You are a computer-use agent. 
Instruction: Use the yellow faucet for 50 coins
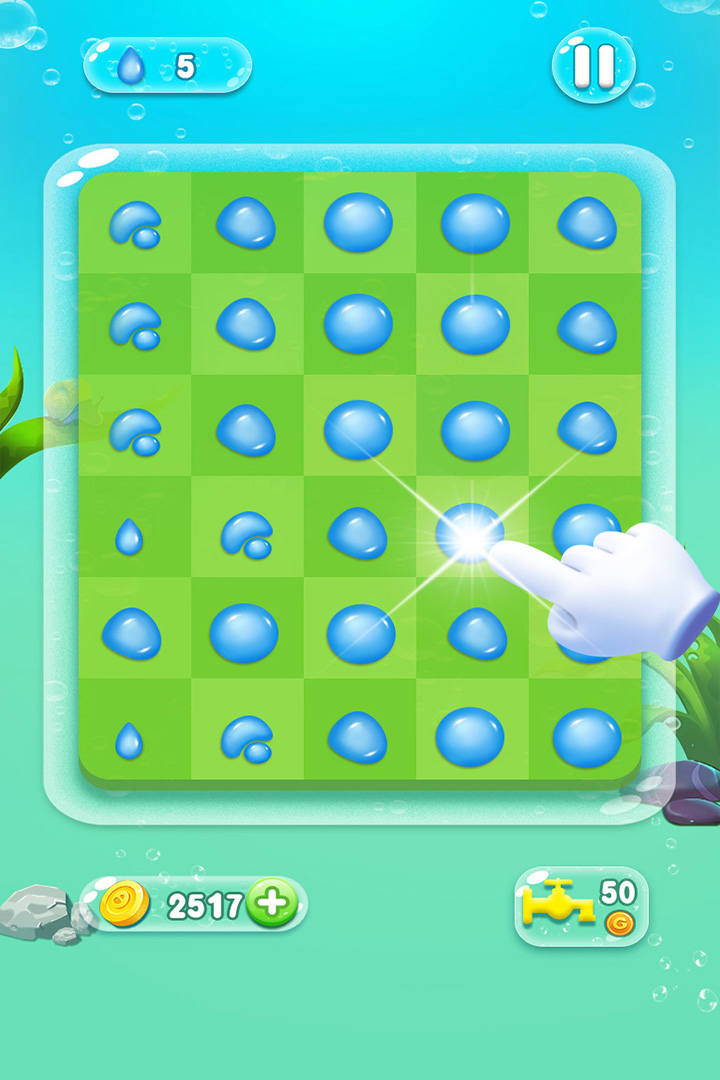pyautogui.click(x=580, y=906)
